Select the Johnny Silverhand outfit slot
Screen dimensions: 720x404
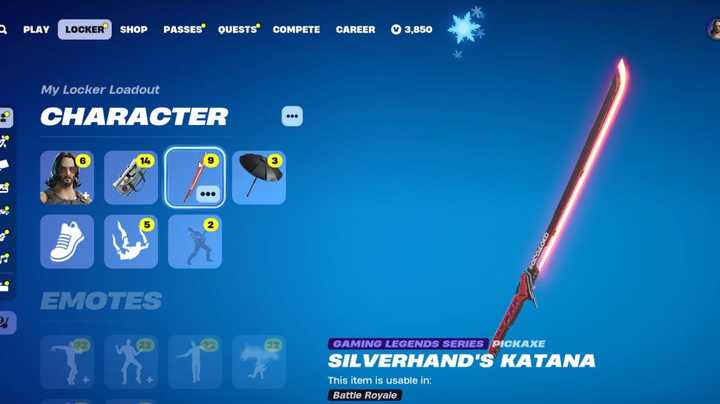tap(67, 178)
